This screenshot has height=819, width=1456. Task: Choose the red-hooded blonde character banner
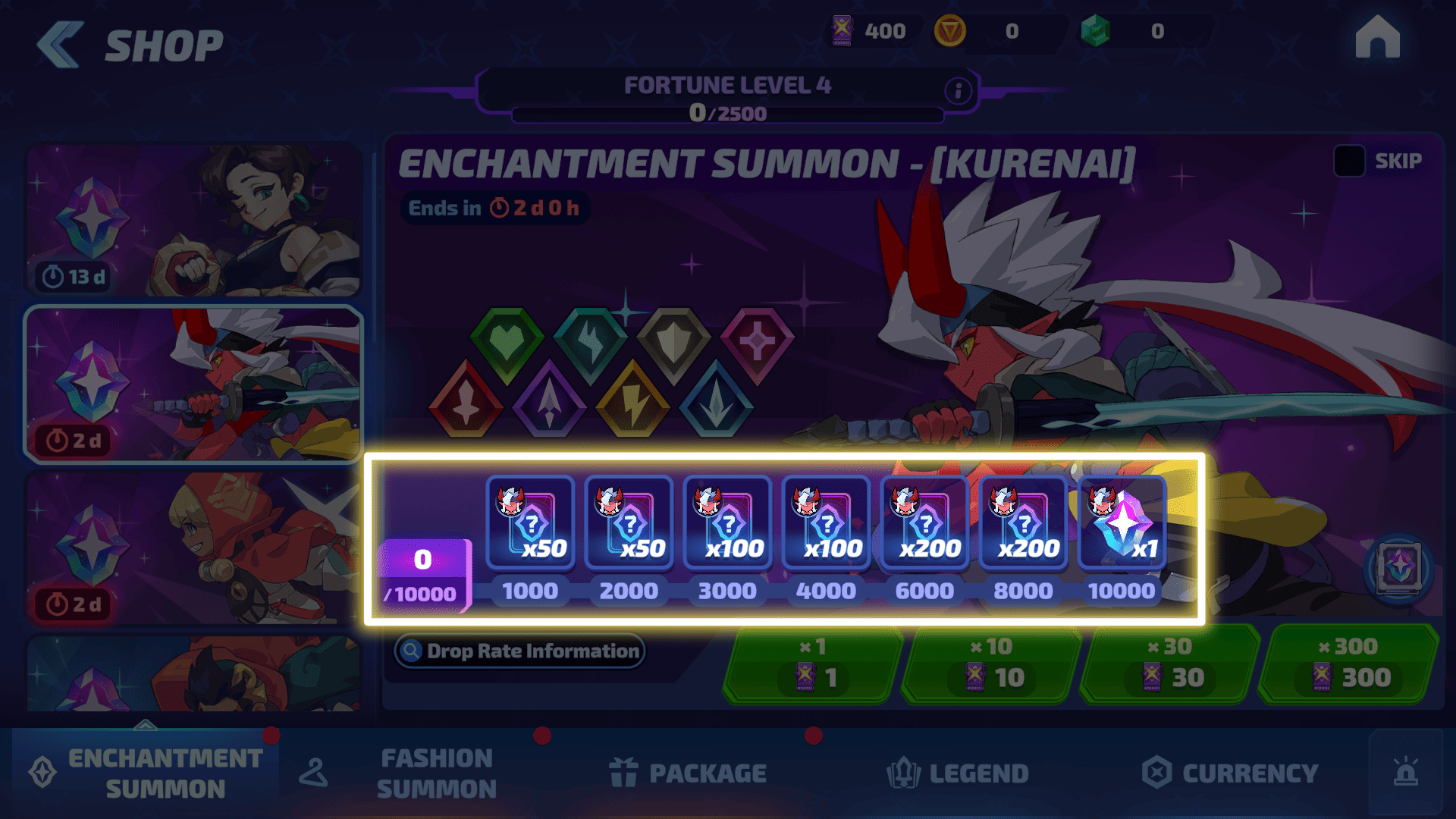coord(193,548)
